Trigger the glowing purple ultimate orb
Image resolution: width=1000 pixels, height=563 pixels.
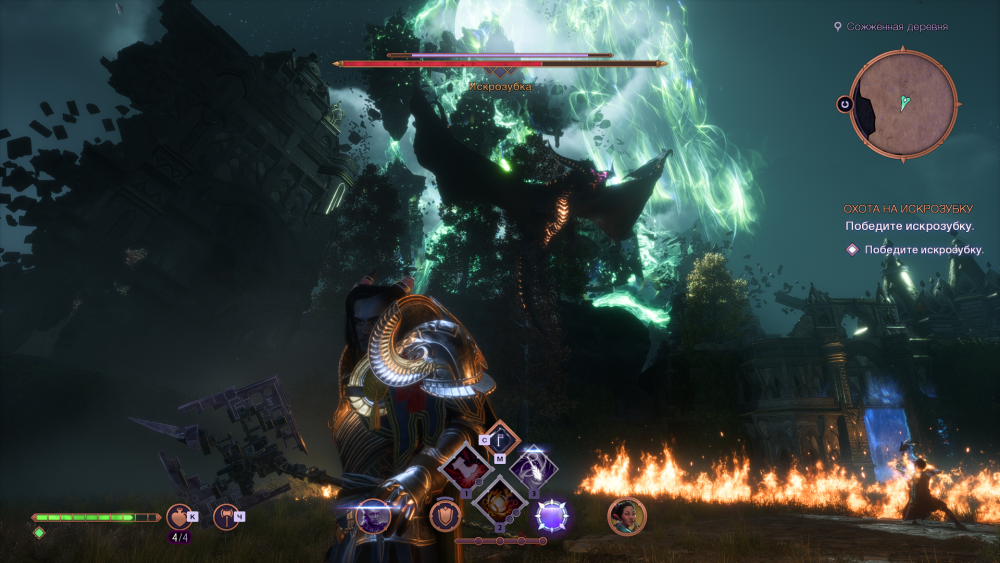551,516
